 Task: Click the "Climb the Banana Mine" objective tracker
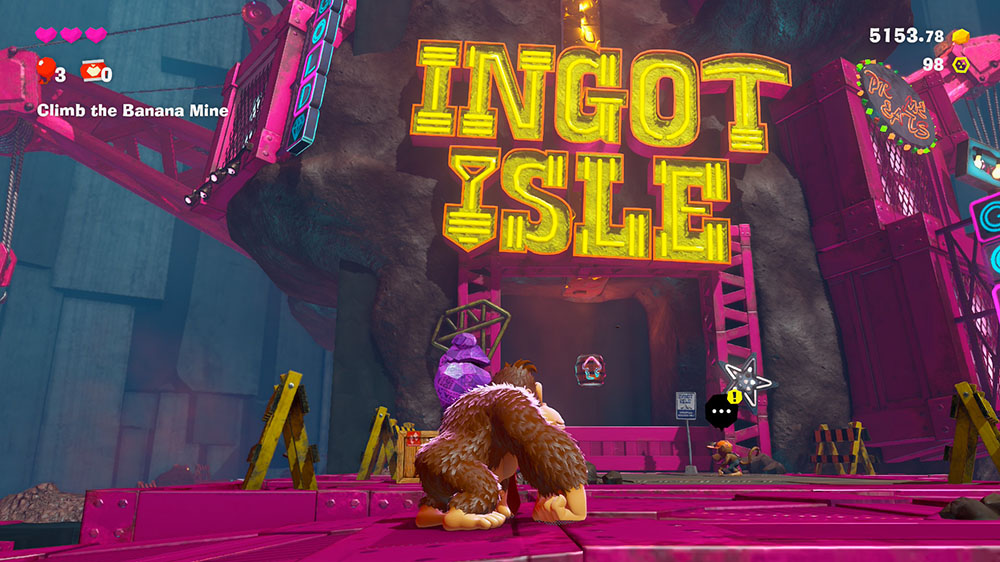pyautogui.click(x=132, y=111)
